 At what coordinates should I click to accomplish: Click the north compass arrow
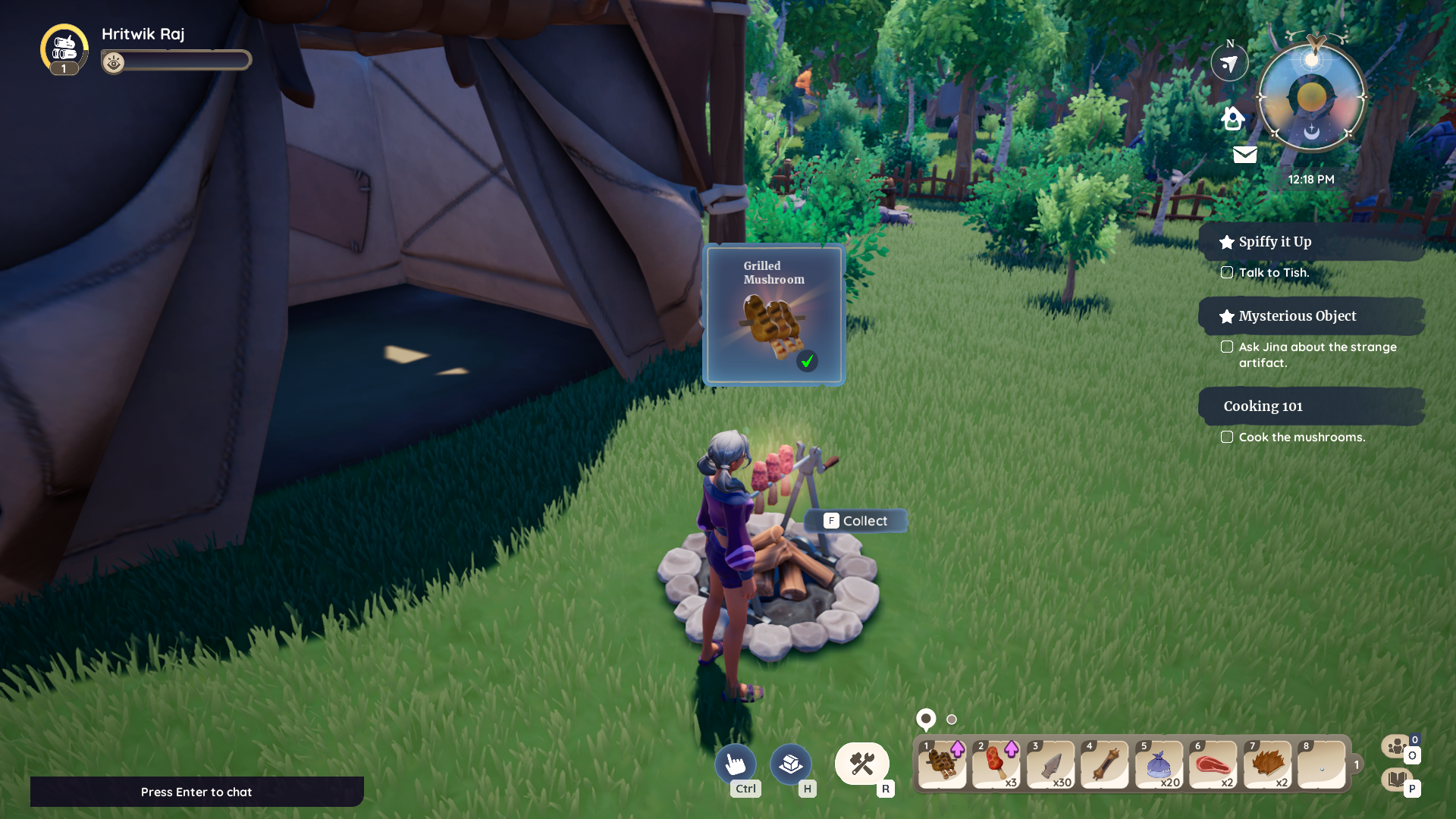click(1229, 64)
